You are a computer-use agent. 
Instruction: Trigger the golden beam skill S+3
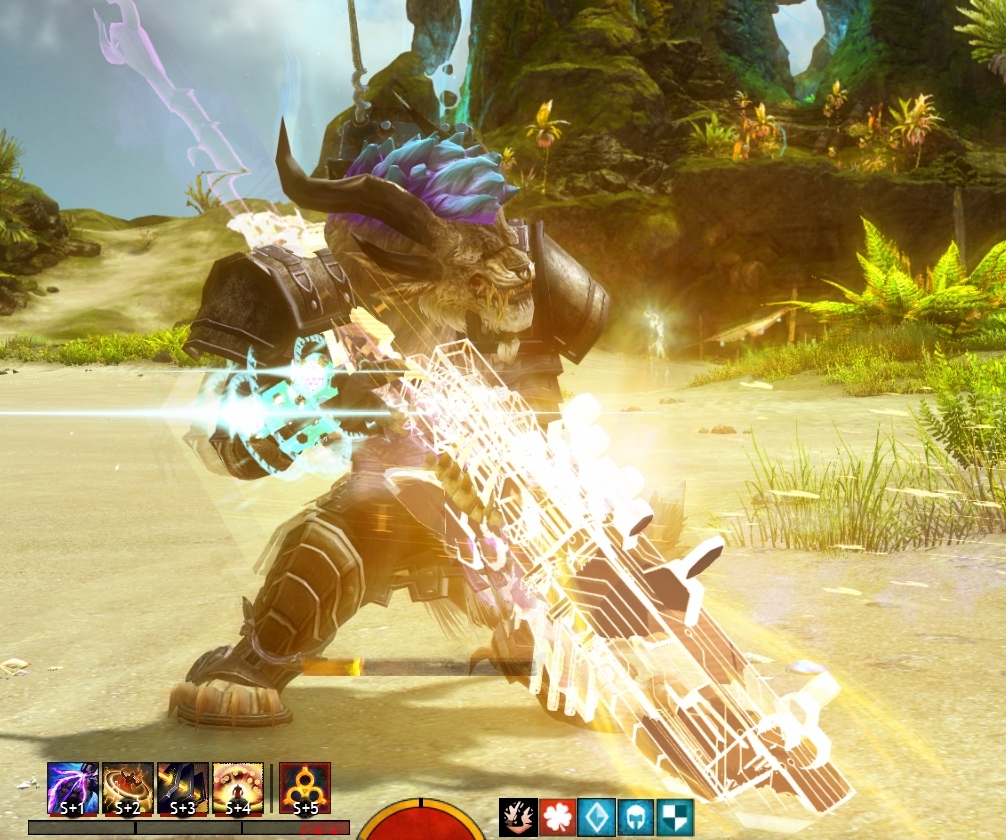(x=183, y=788)
